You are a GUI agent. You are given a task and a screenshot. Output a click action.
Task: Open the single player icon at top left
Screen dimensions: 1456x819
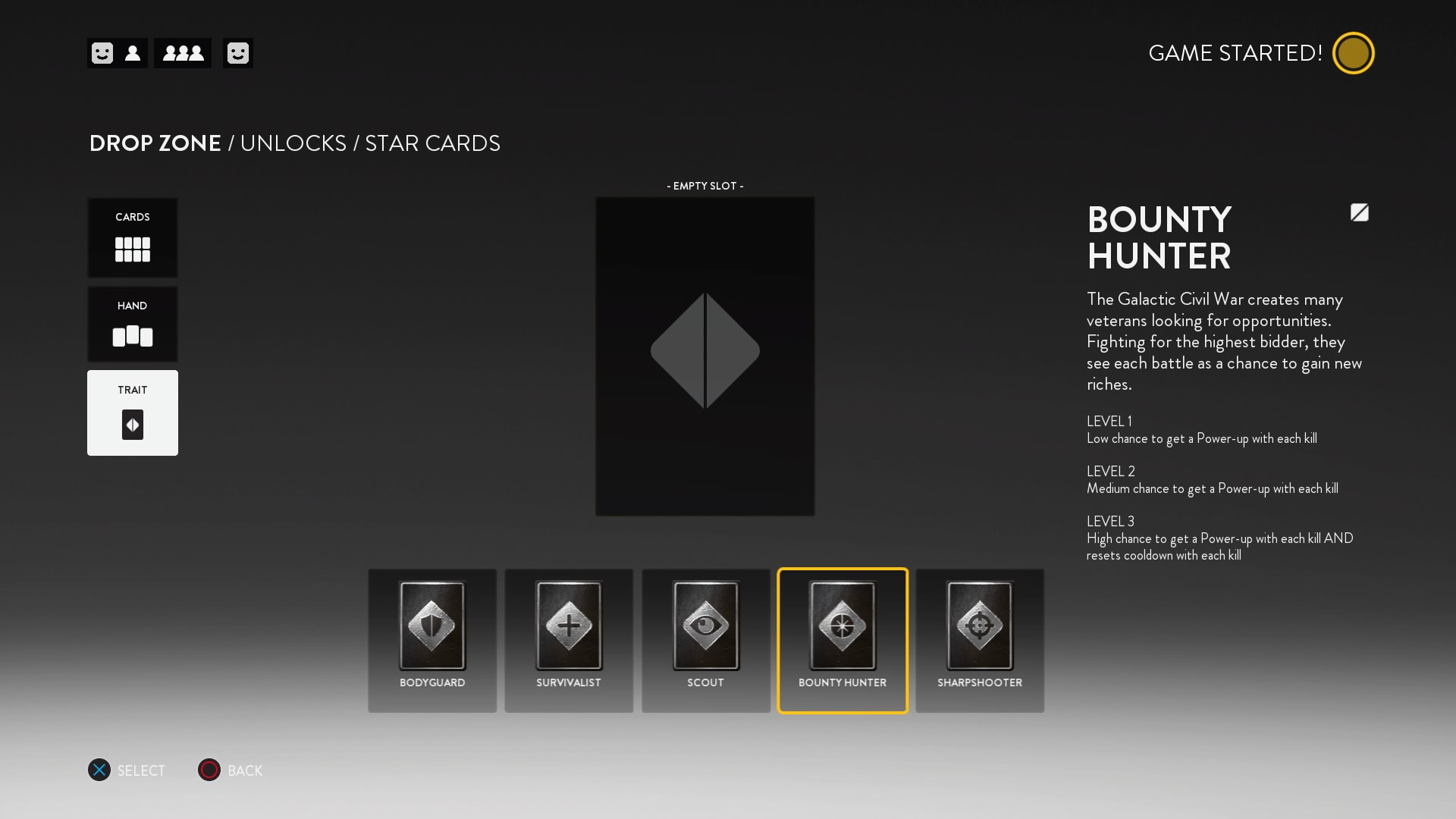133,52
